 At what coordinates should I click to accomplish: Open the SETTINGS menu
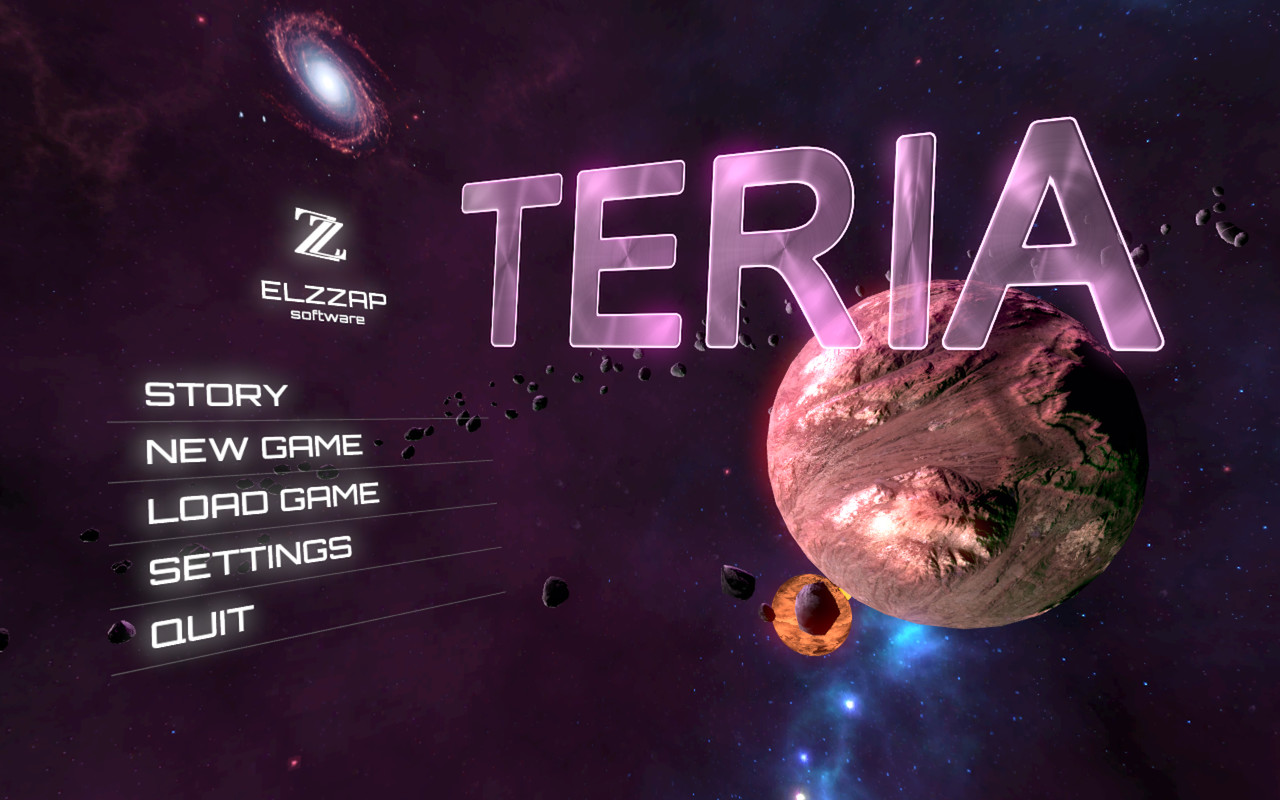[x=250, y=549]
